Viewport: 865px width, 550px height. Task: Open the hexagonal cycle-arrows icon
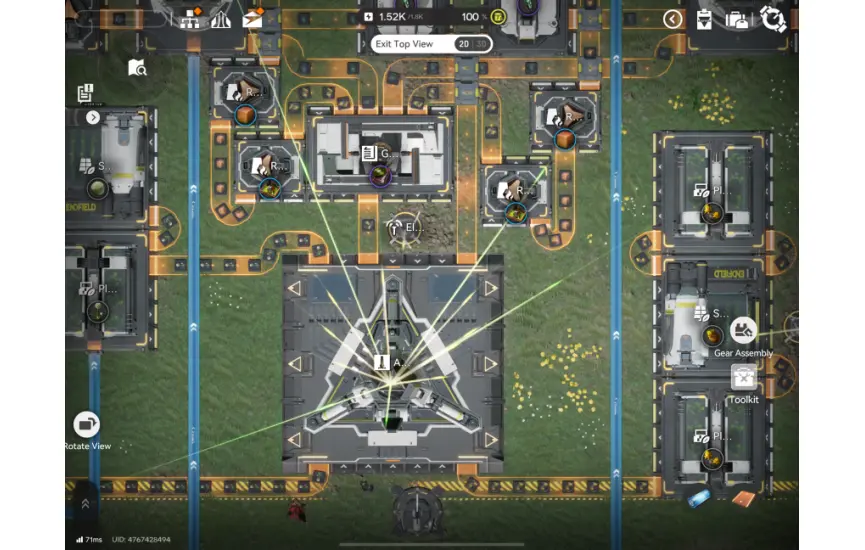pyautogui.click(x=773, y=19)
